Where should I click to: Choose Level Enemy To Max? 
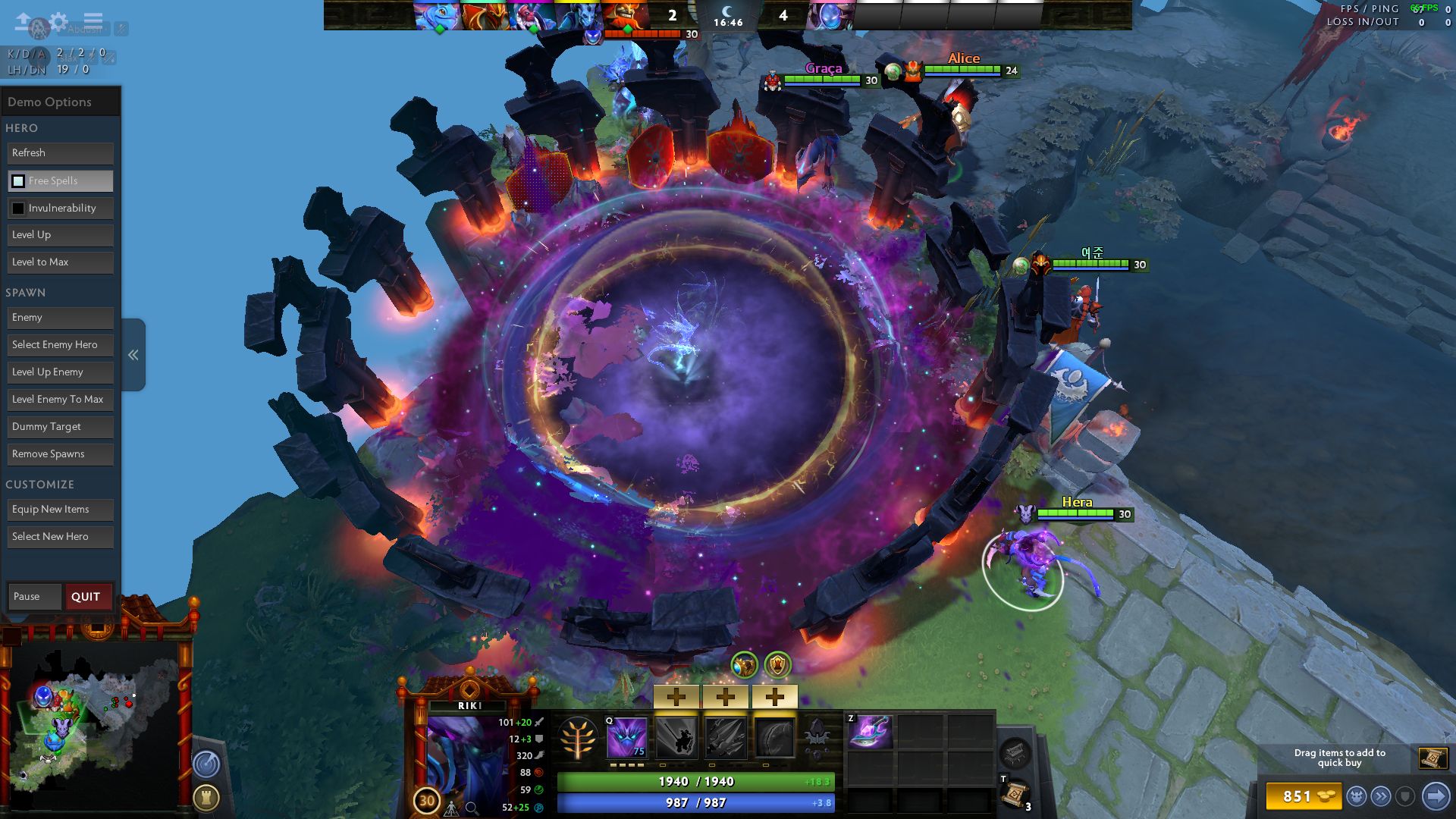61,400
